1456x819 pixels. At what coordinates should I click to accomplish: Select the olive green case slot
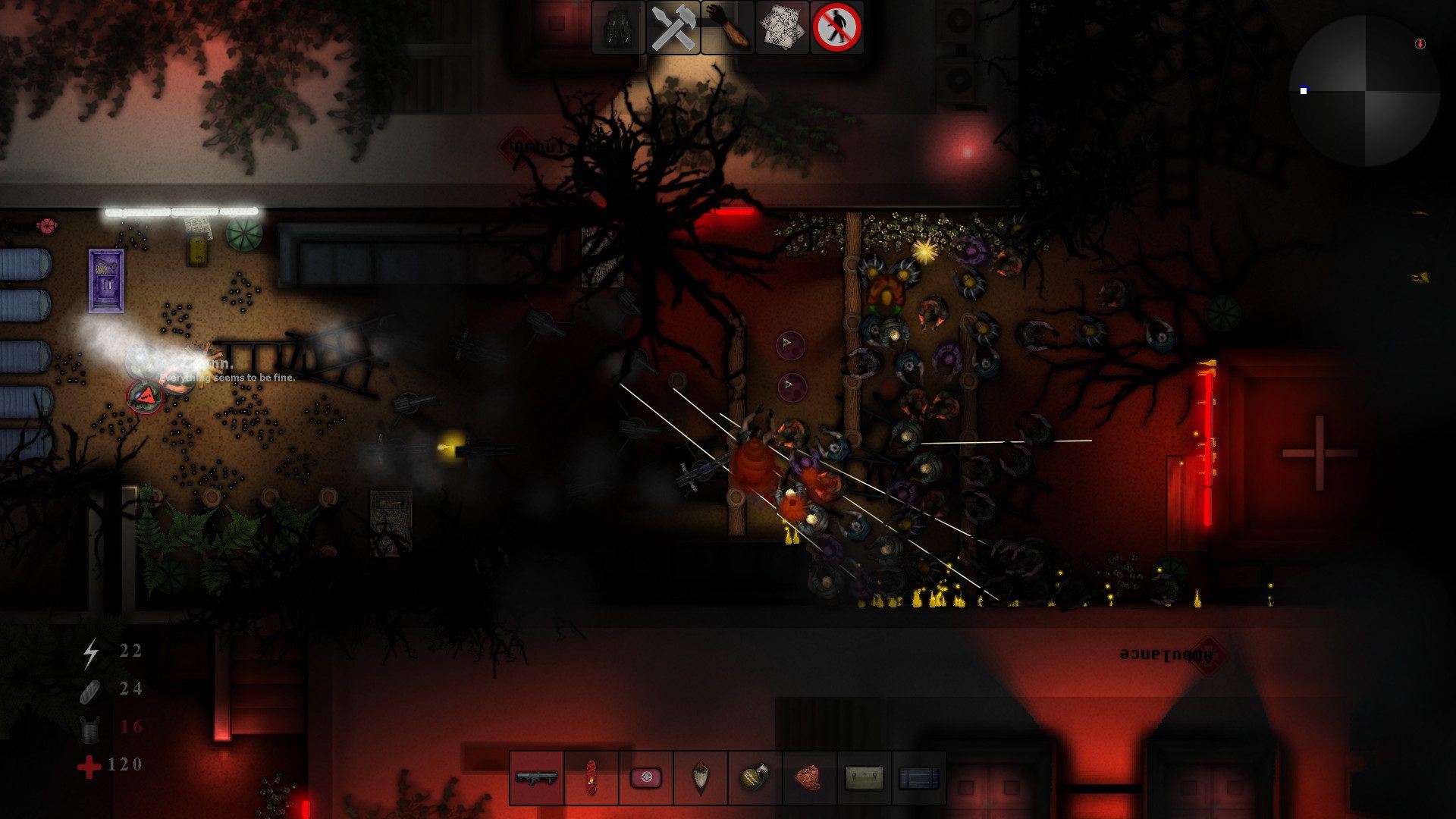click(864, 777)
